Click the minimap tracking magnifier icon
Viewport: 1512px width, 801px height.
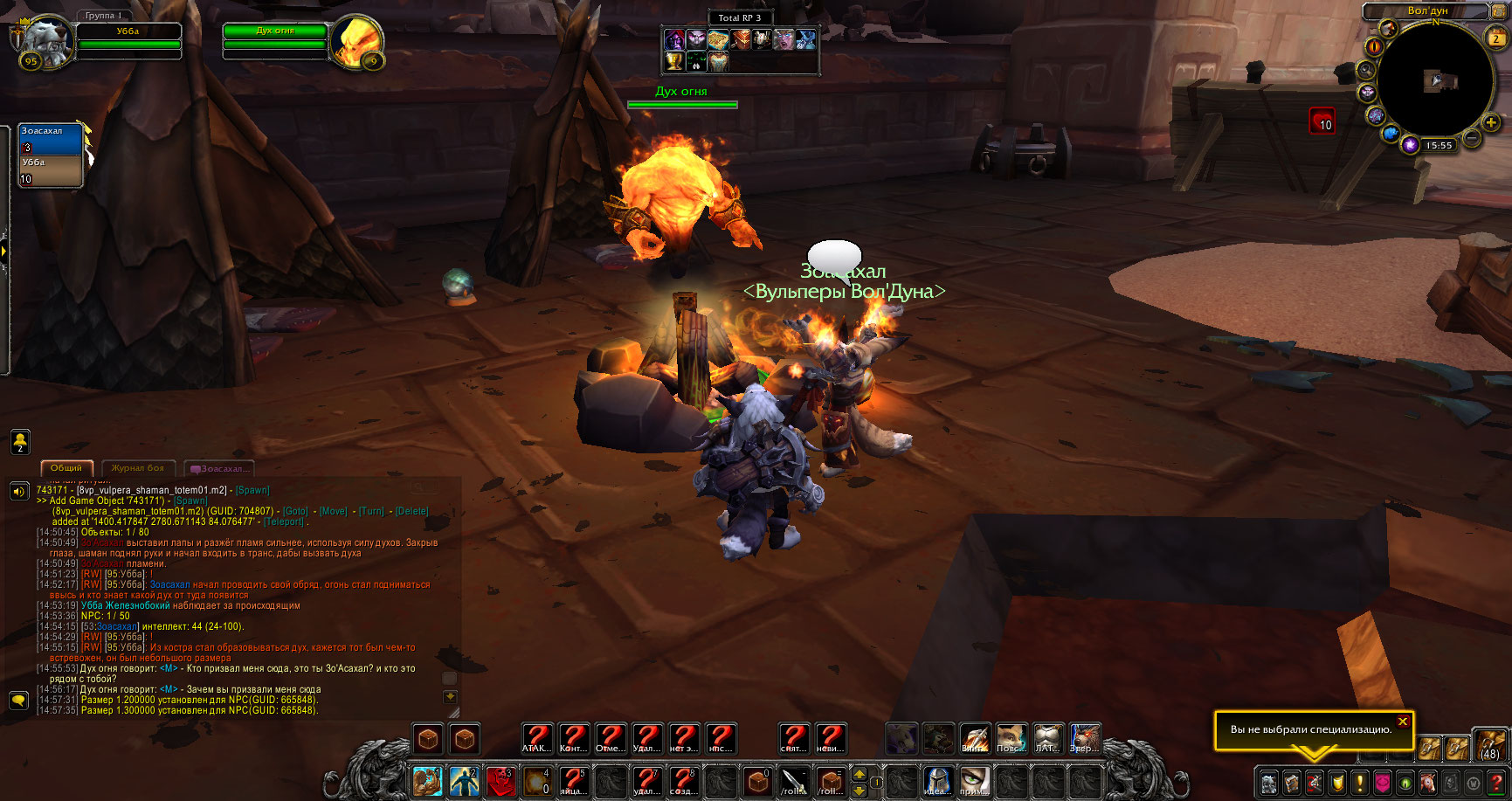(1366, 70)
